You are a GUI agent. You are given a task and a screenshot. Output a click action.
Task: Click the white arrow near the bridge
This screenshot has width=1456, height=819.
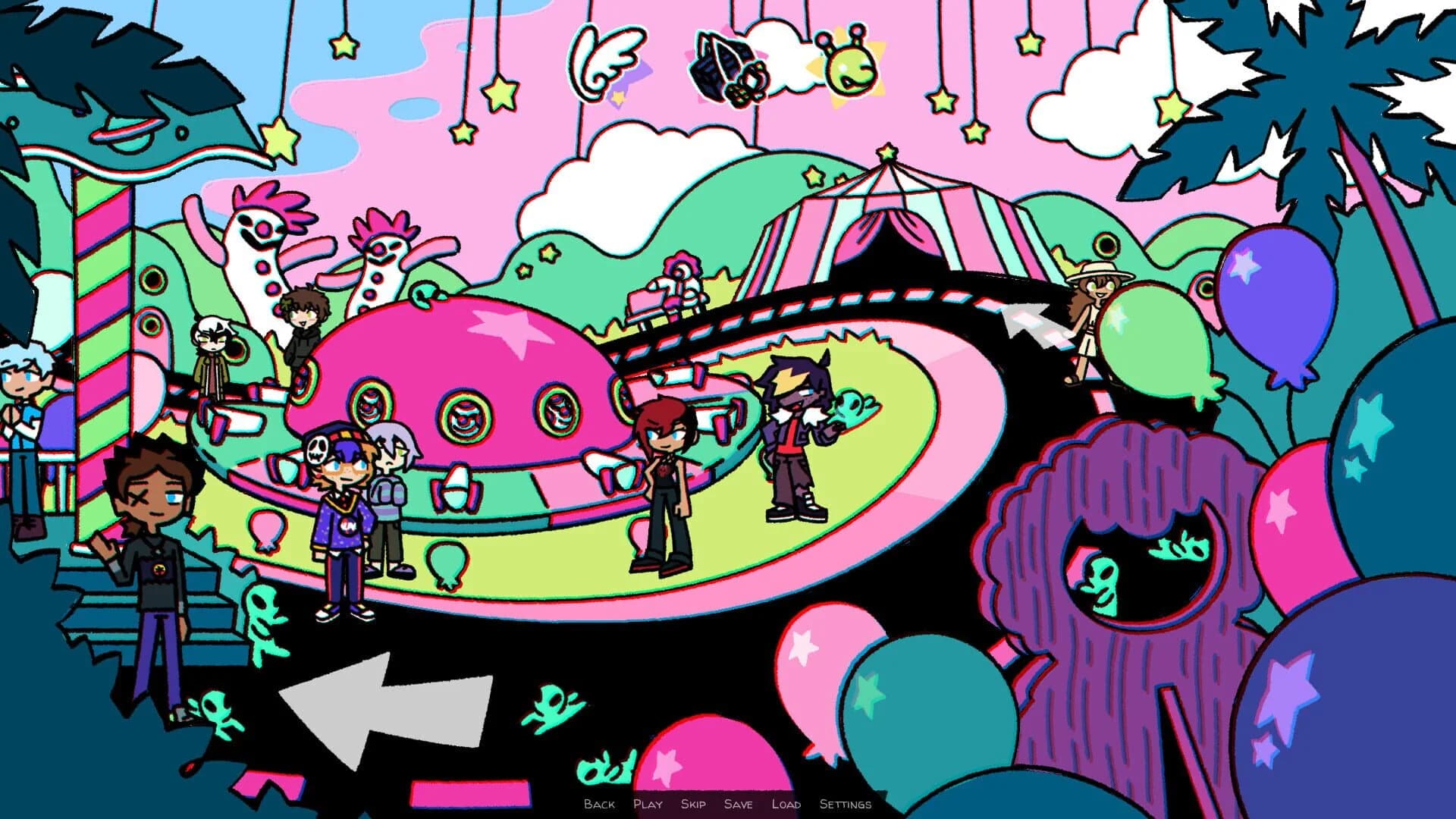(1031, 326)
